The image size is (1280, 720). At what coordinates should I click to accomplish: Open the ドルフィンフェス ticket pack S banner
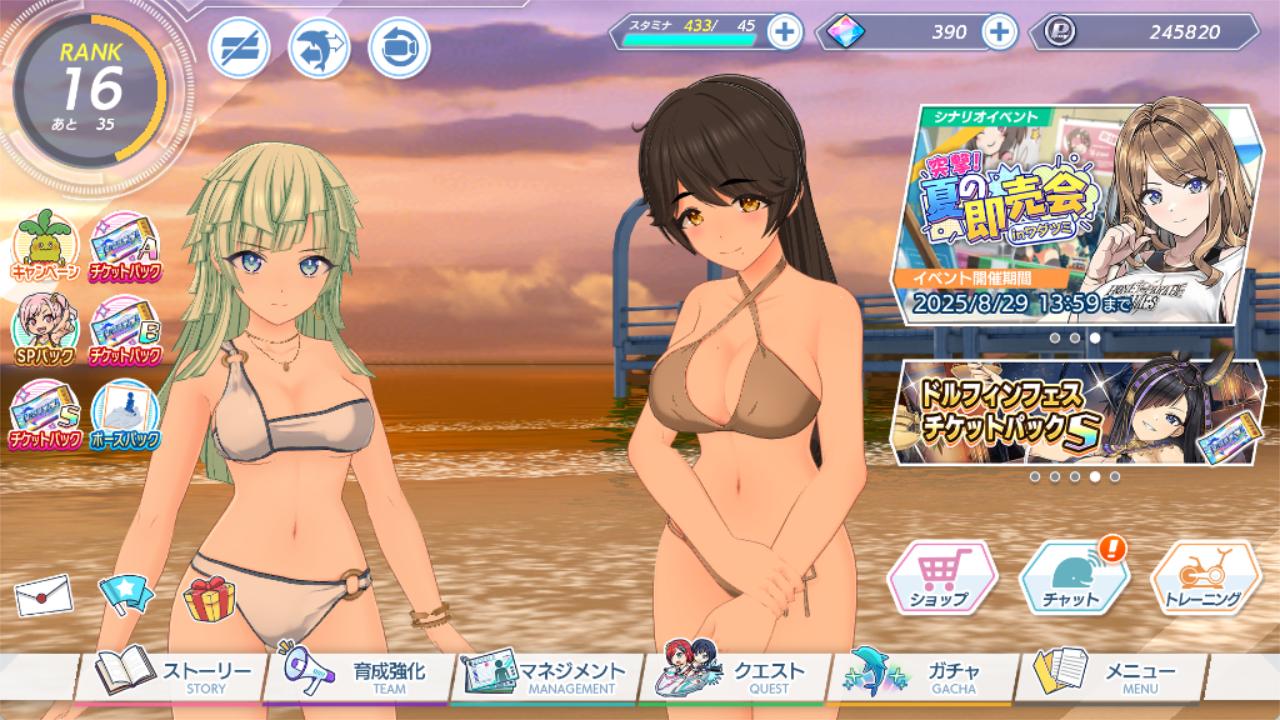[1080, 412]
